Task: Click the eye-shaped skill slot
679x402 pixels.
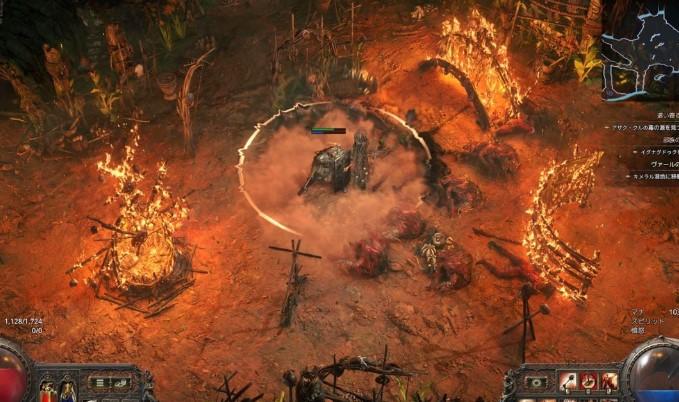Action: pyautogui.click(x=536, y=381)
